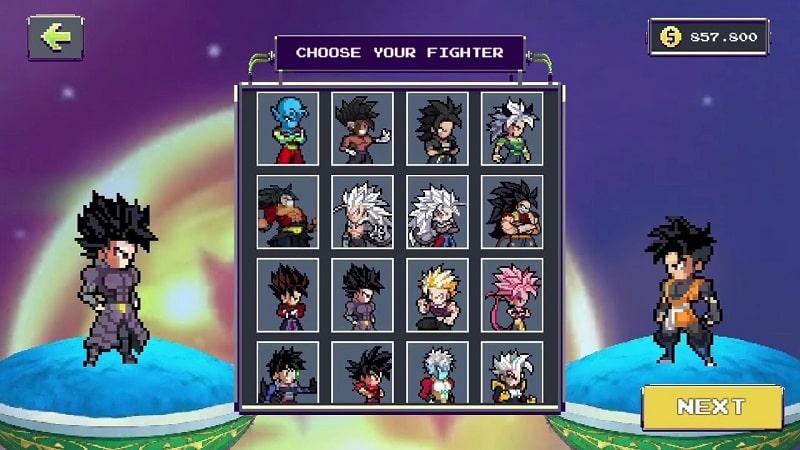Choose the dark-skinned fighter with white gloves

pos(362,128)
